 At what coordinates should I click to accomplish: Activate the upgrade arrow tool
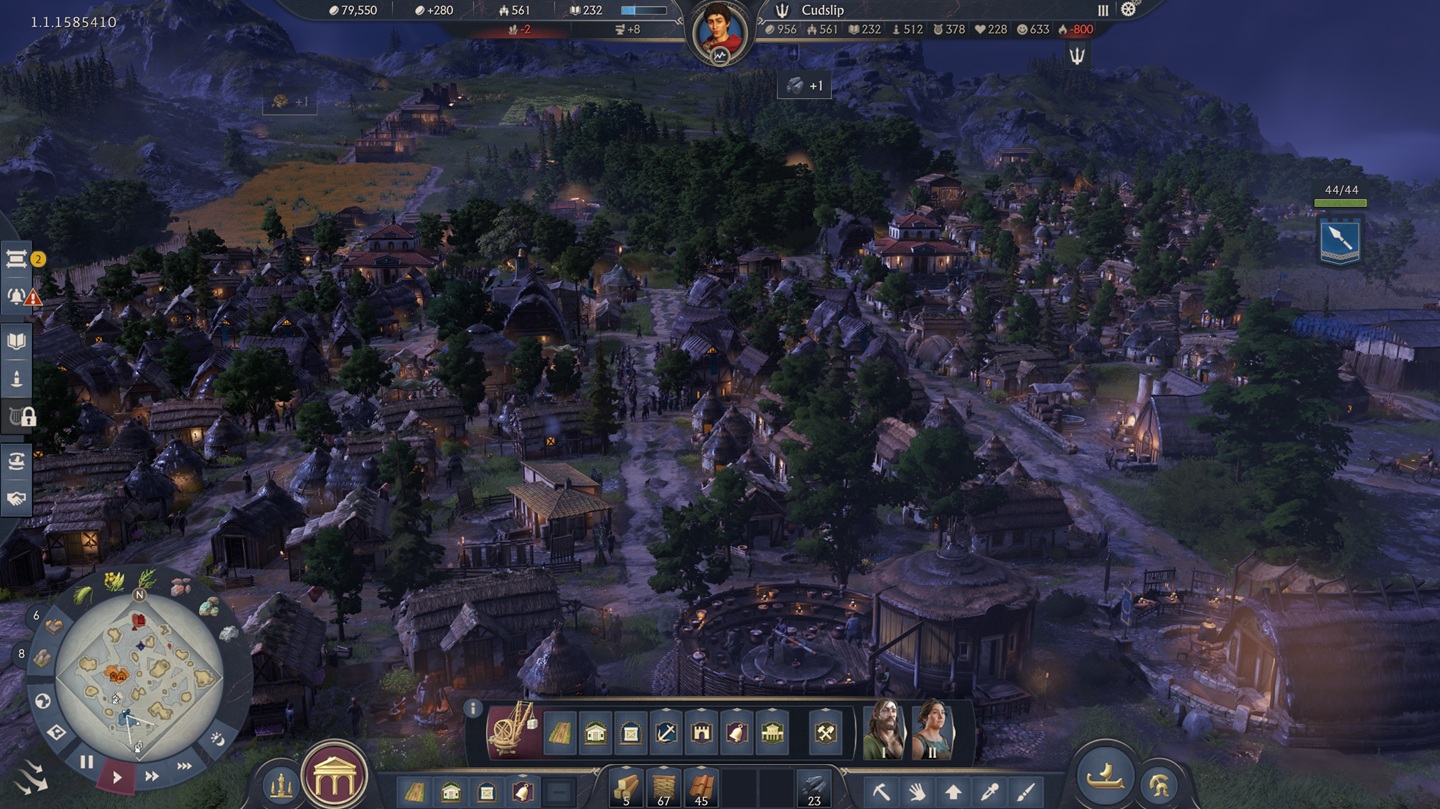click(953, 792)
